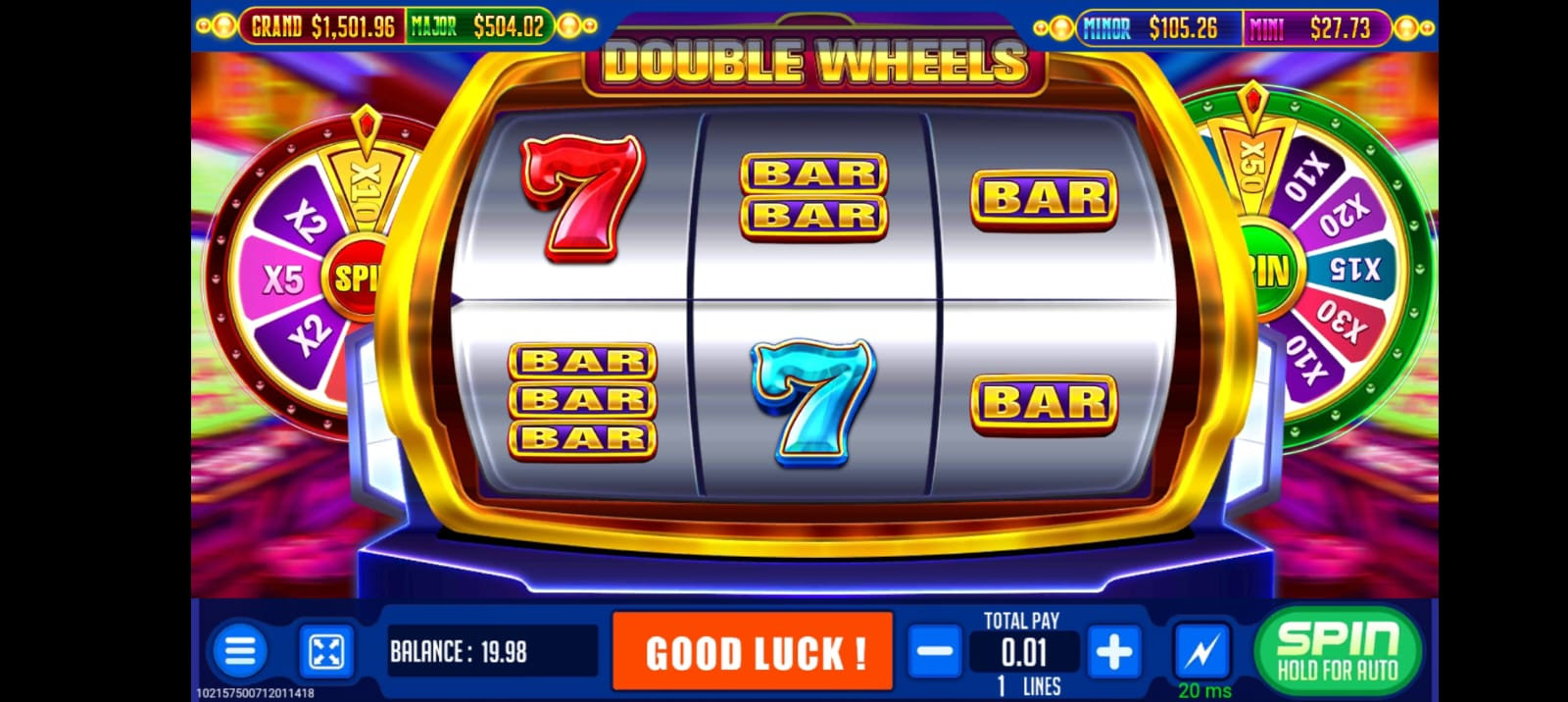Click the green SPIN button
This screenshot has width=1568, height=702.
1338,650
